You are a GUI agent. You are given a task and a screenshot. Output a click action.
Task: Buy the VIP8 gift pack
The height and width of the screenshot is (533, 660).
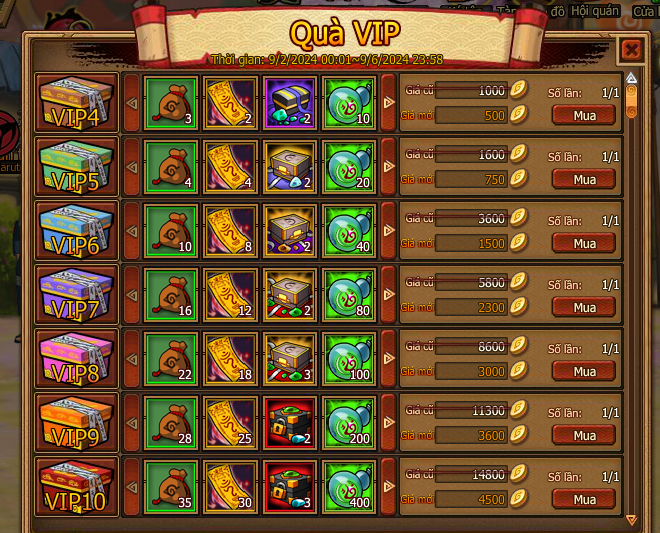pyautogui.click(x=584, y=372)
